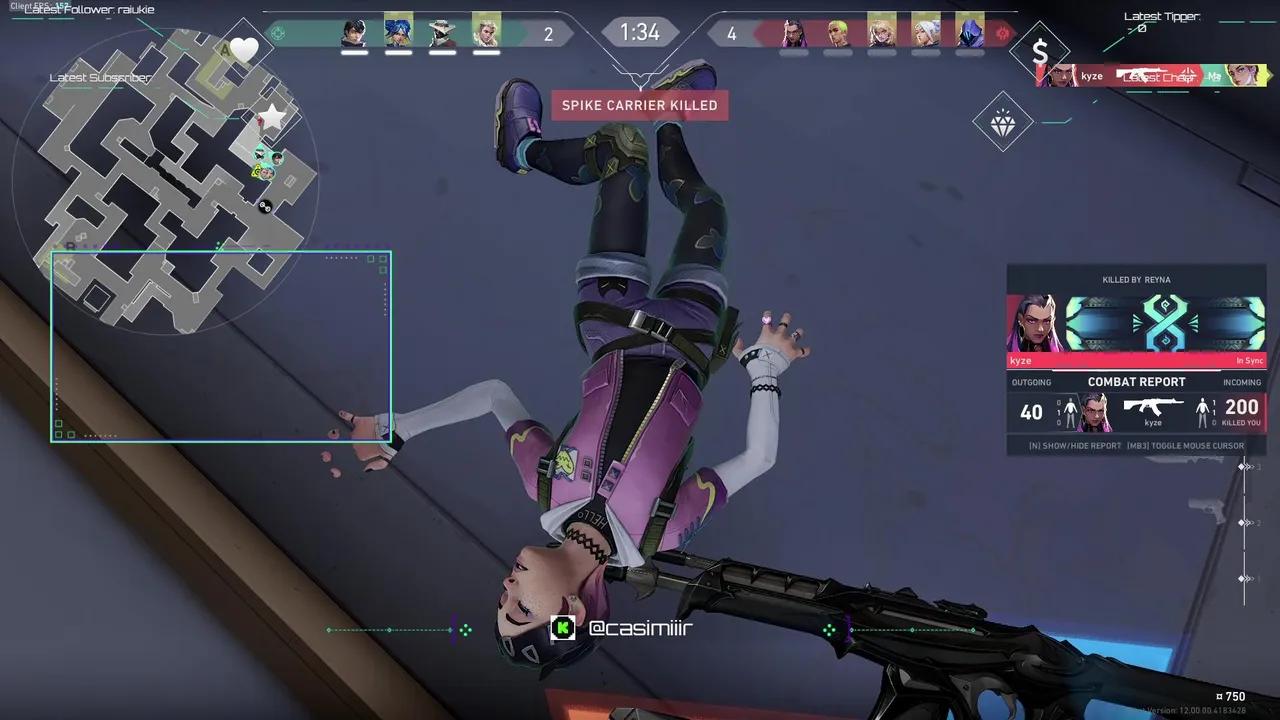
Task: Select the diamond overlay icon below the dollar sign
Action: click(x=1003, y=123)
